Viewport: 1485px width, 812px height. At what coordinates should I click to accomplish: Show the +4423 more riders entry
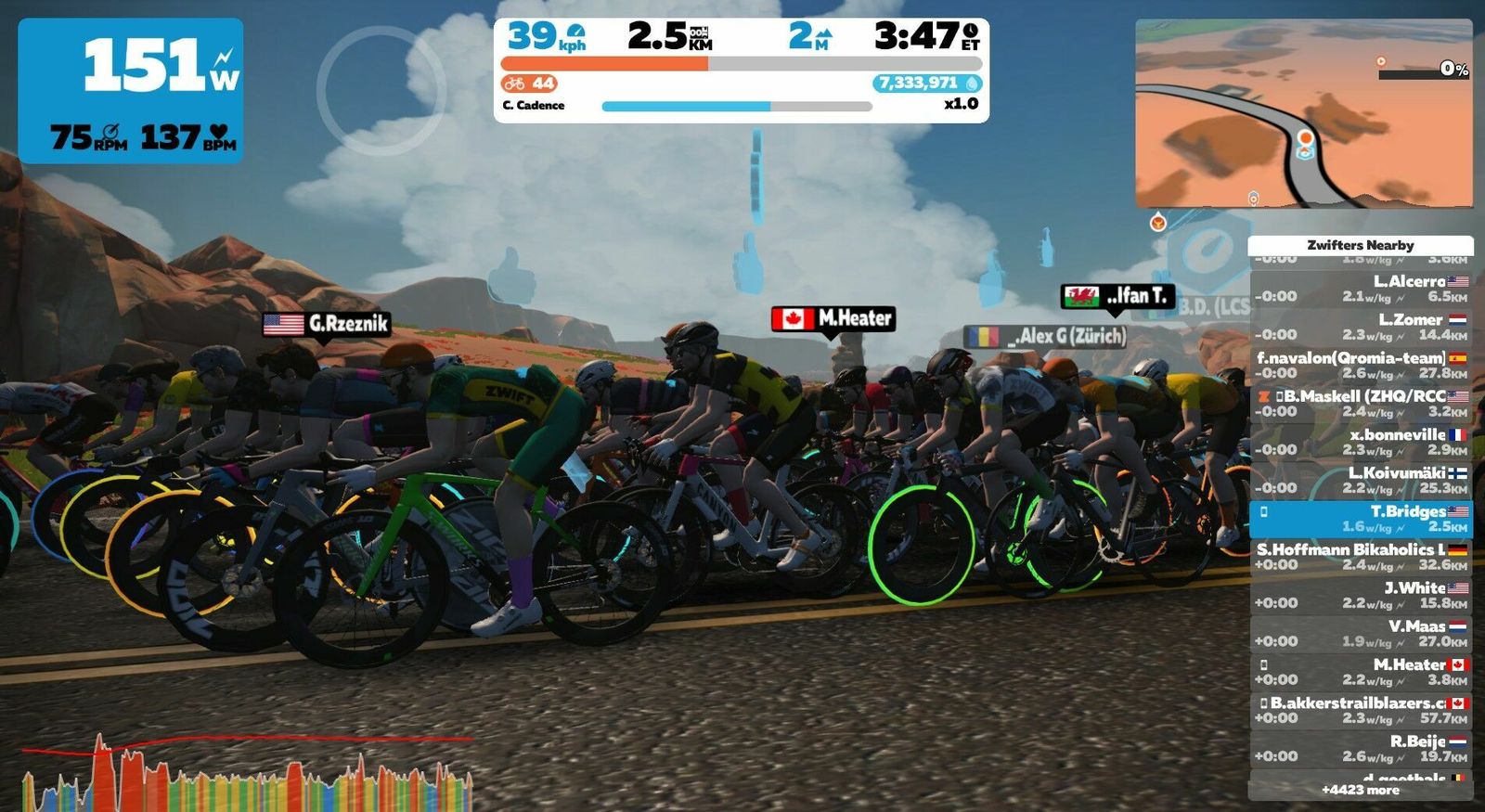click(1361, 790)
